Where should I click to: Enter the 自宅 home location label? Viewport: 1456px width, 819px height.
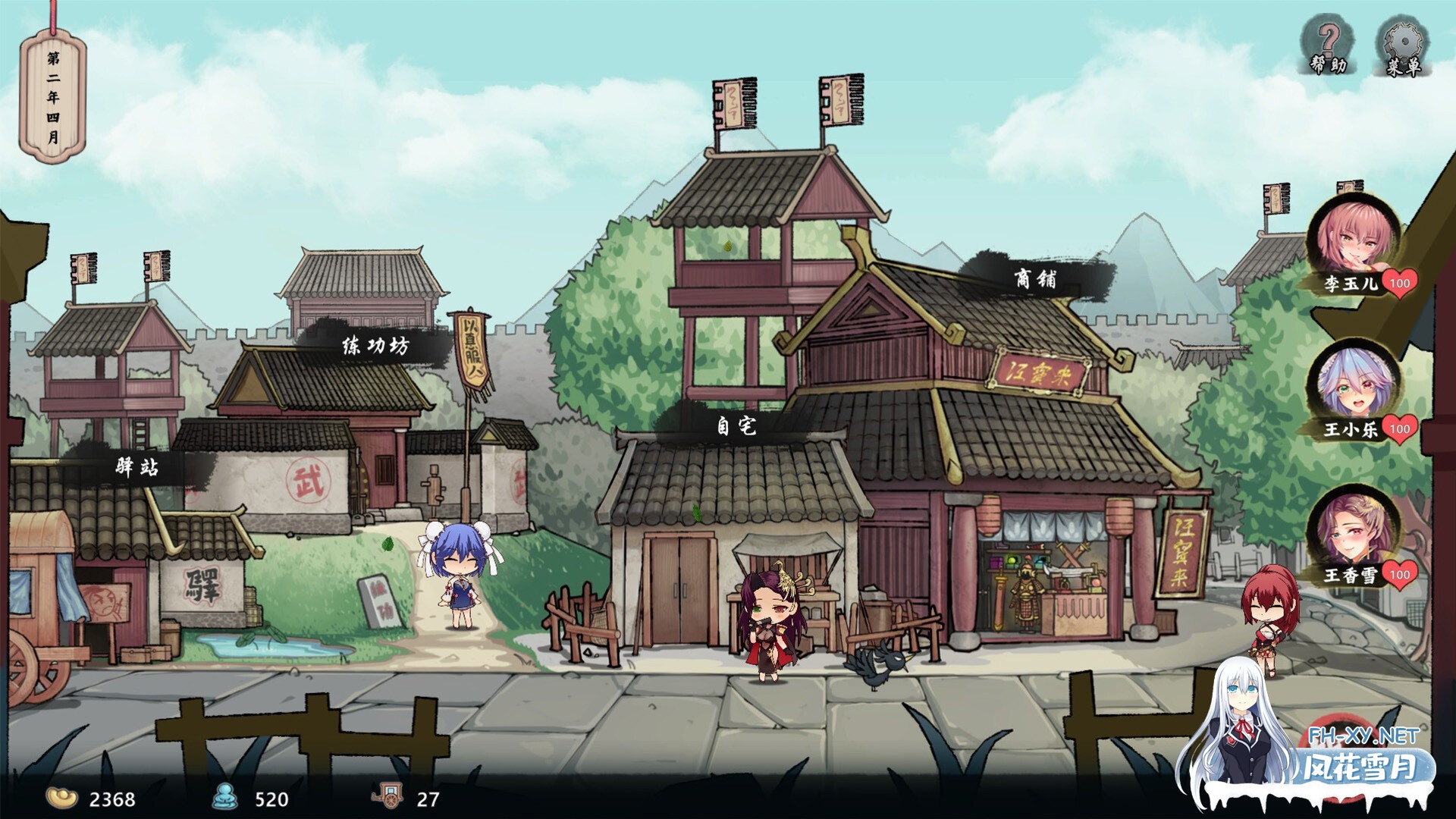pos(736,425)
